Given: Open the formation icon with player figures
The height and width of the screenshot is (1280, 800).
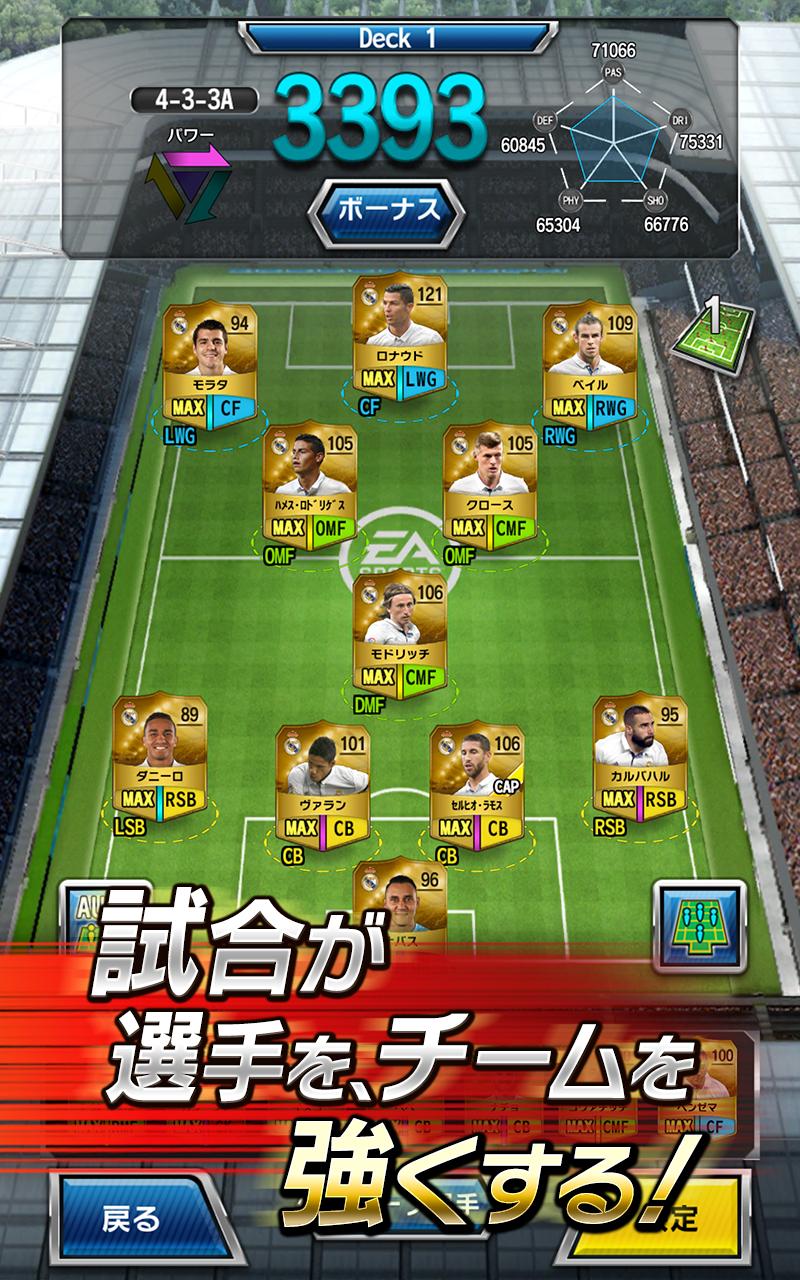Looking at the screenshot, I should click(699, 925).
